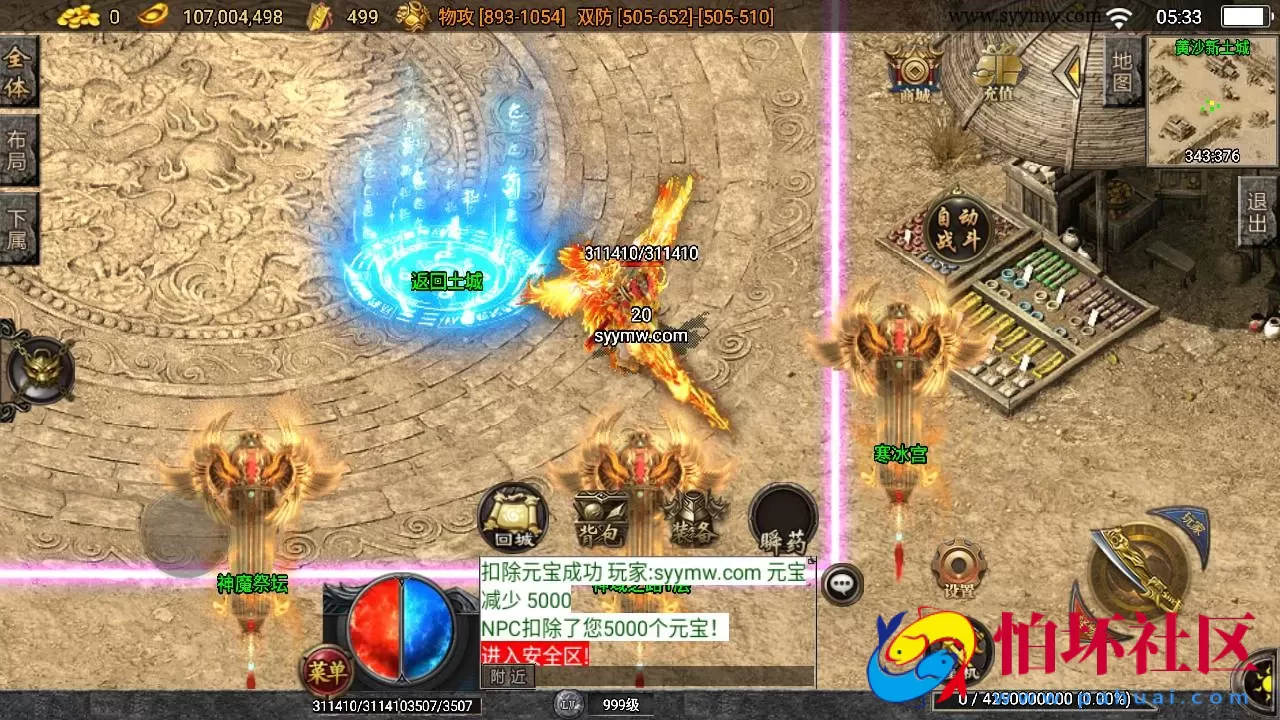Open the 背包 backpack icon
Viewport: 1280px width, 720px height.
602,516
